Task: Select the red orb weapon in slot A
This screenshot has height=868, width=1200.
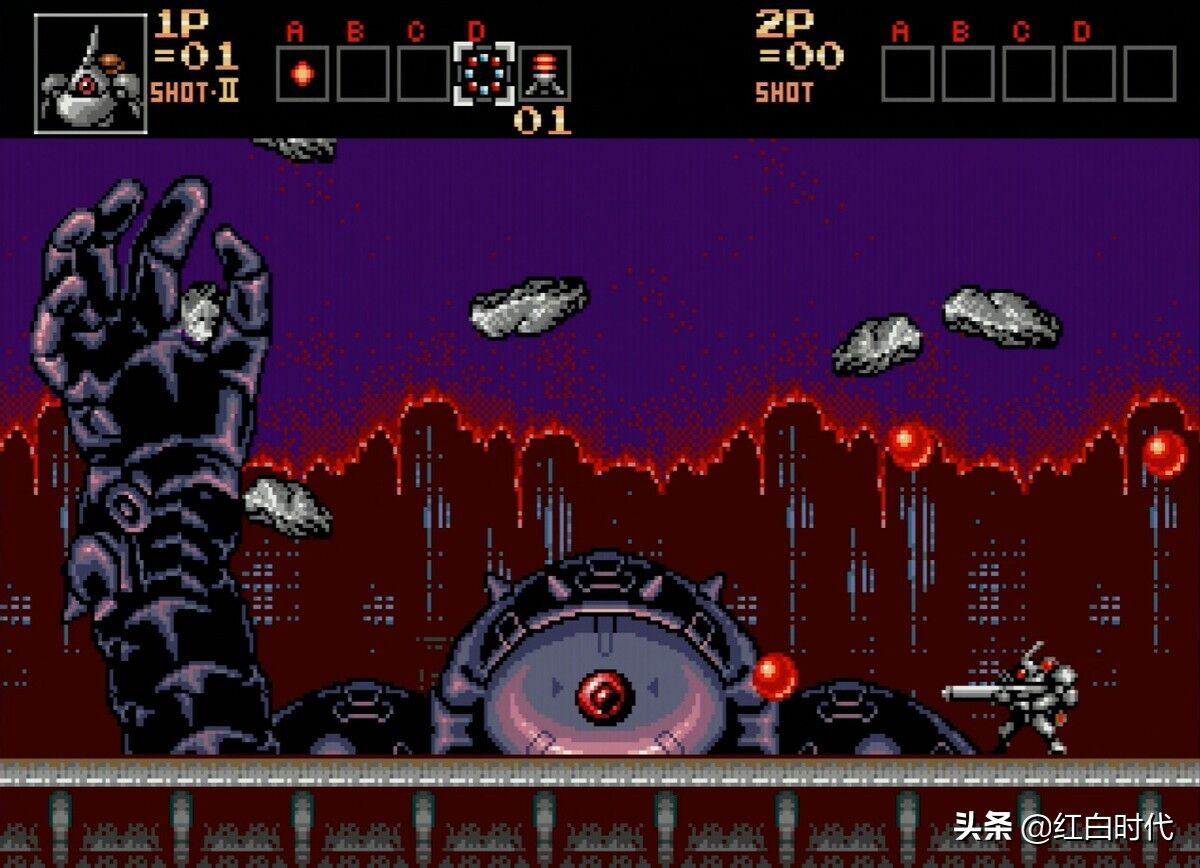Action: click(302, 74)
